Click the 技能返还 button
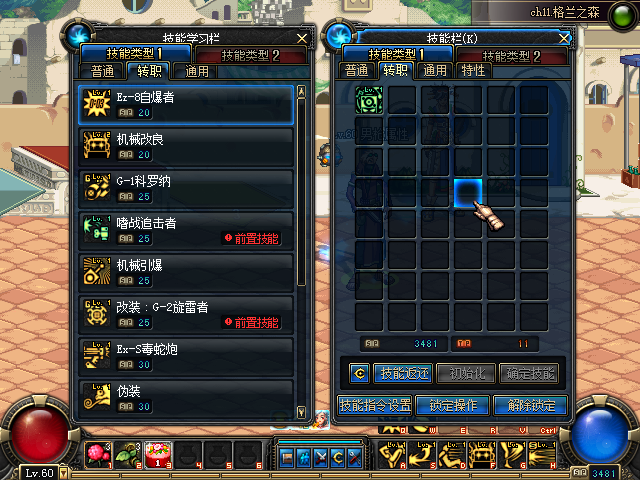 click(x=403, y=374)
